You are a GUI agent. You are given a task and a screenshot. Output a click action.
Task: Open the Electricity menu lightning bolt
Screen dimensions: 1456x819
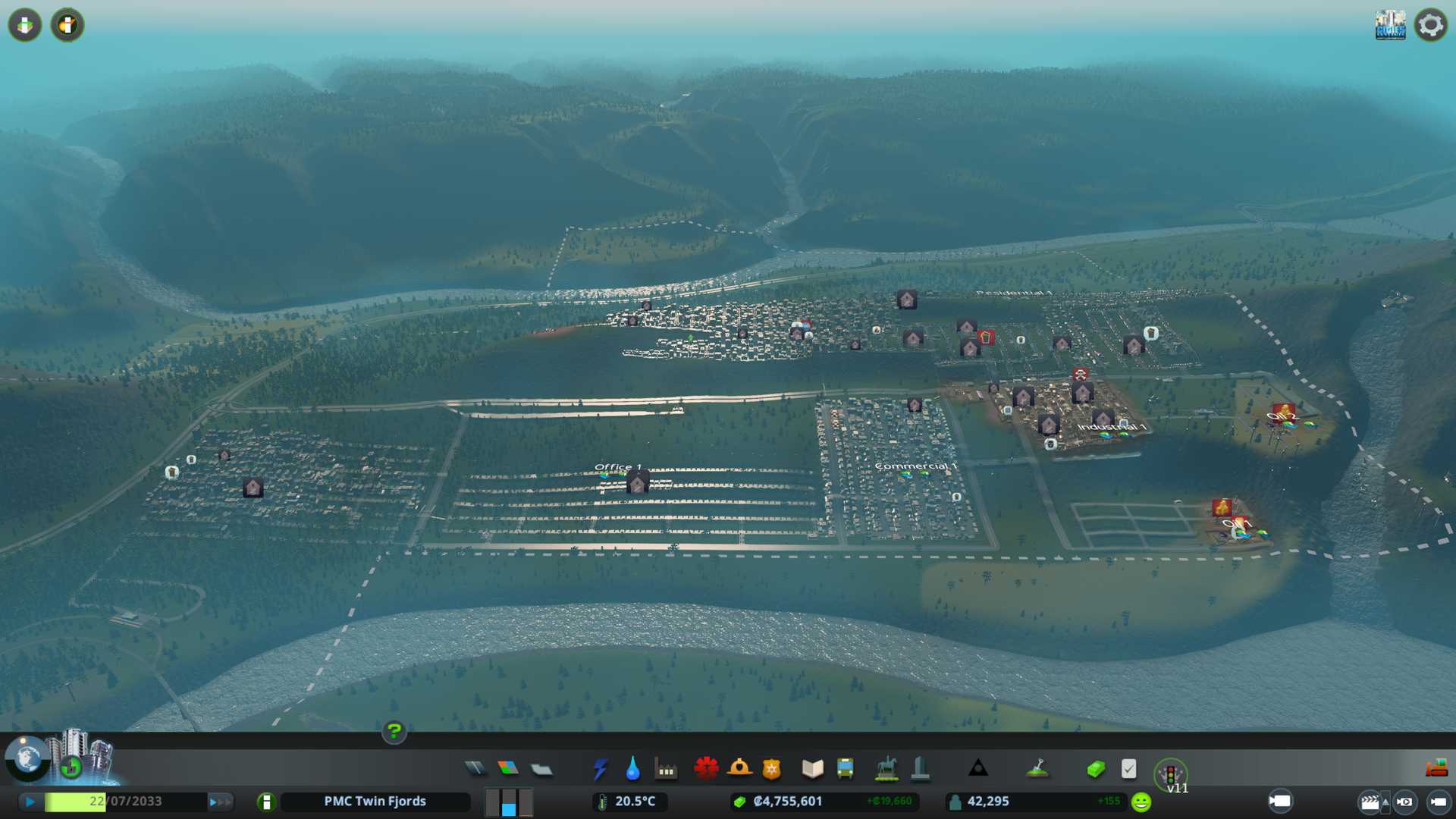(600, 769)
